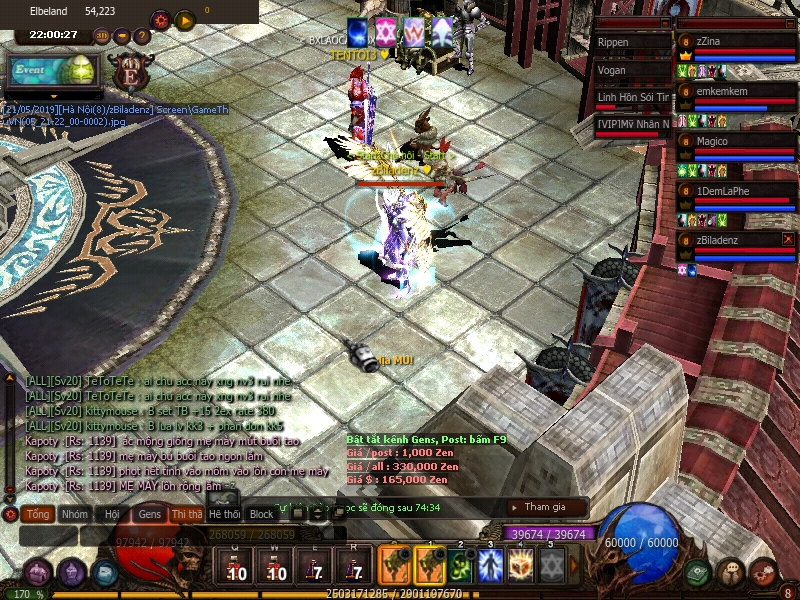Toggle the 3D camera button
Viewport: 800px width, 600px height.
point(102,36)
